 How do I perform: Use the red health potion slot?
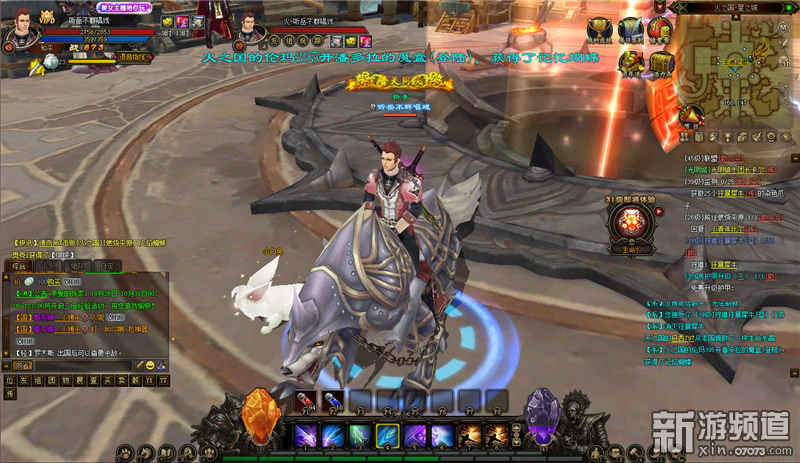click(x=301, y=402)
